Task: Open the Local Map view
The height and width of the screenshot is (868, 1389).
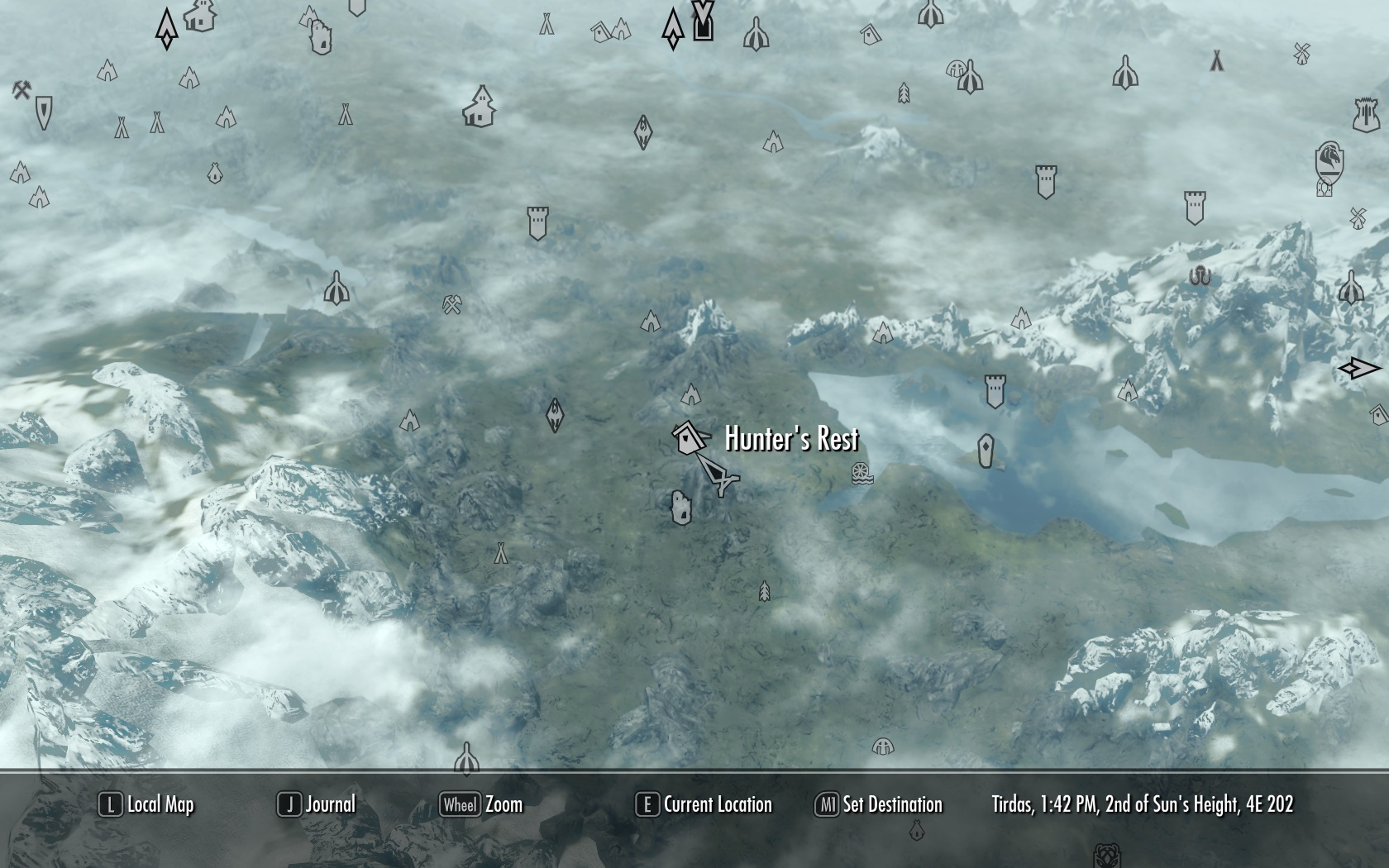Action: (147, 804)
